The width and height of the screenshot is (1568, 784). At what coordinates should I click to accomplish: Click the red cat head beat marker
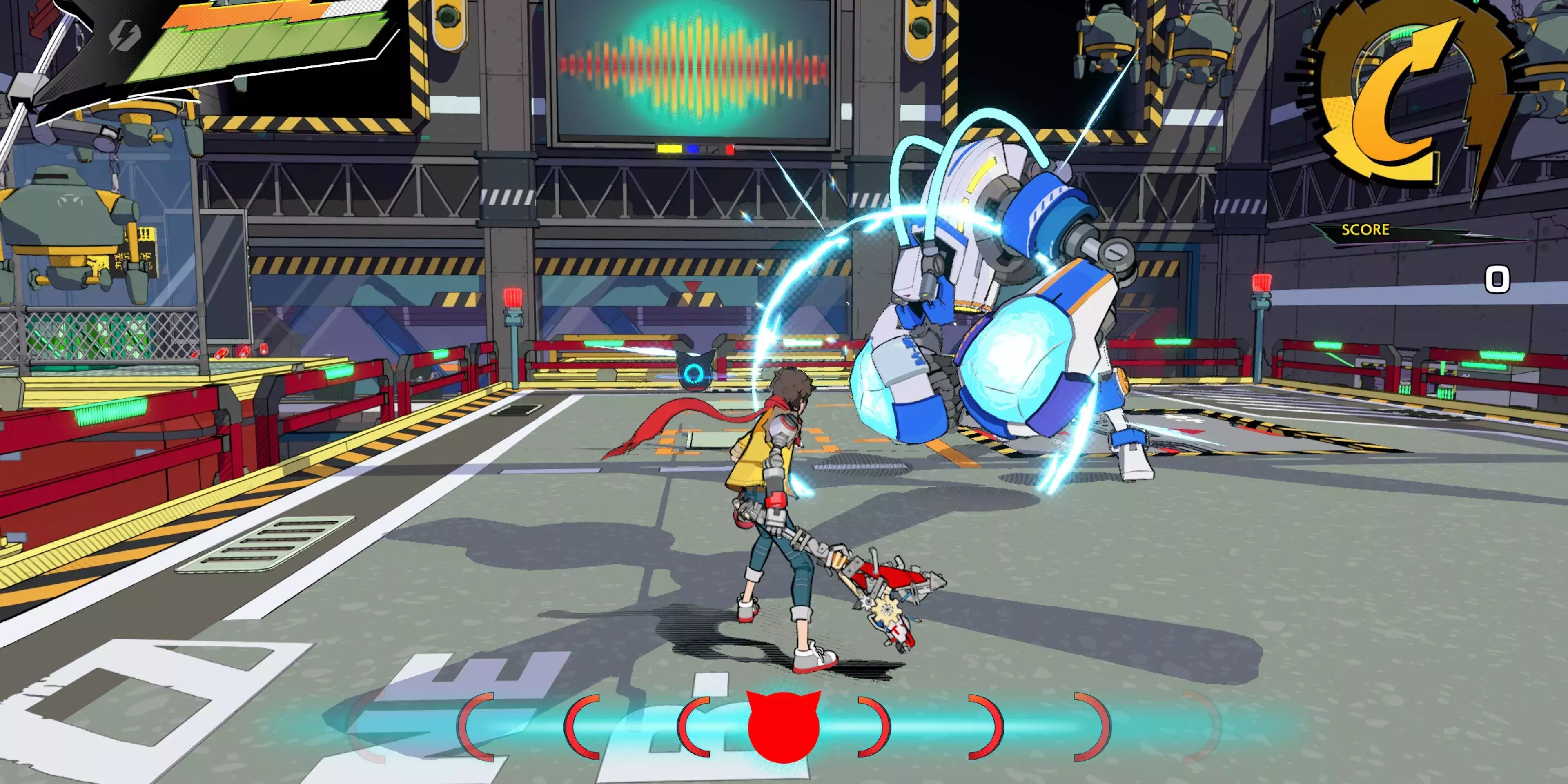tap(784, 727)
